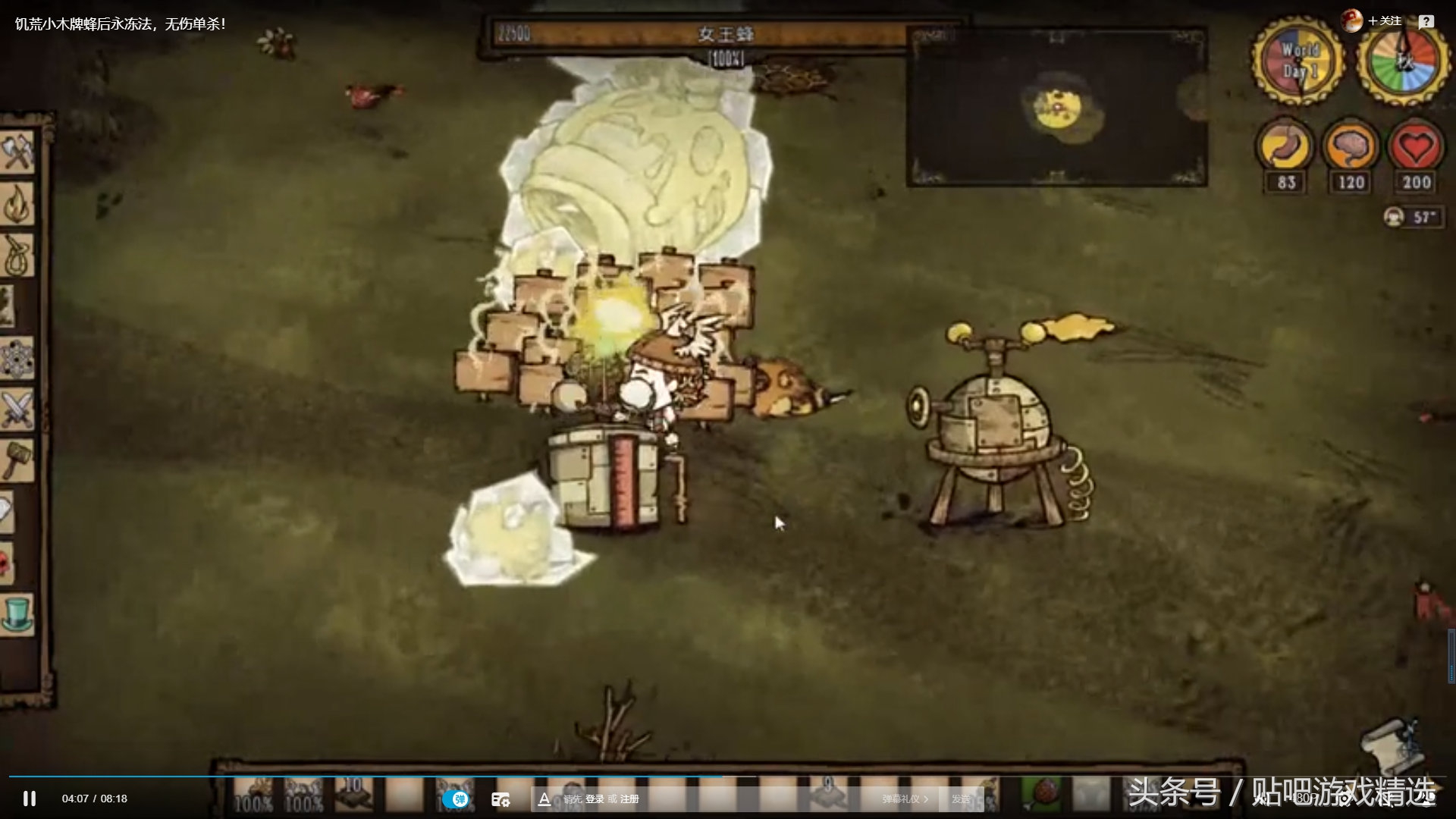The height and width of the screenshot is (819, 1456).
Task: Click the minimap panel
Action: click(1056, 108)
